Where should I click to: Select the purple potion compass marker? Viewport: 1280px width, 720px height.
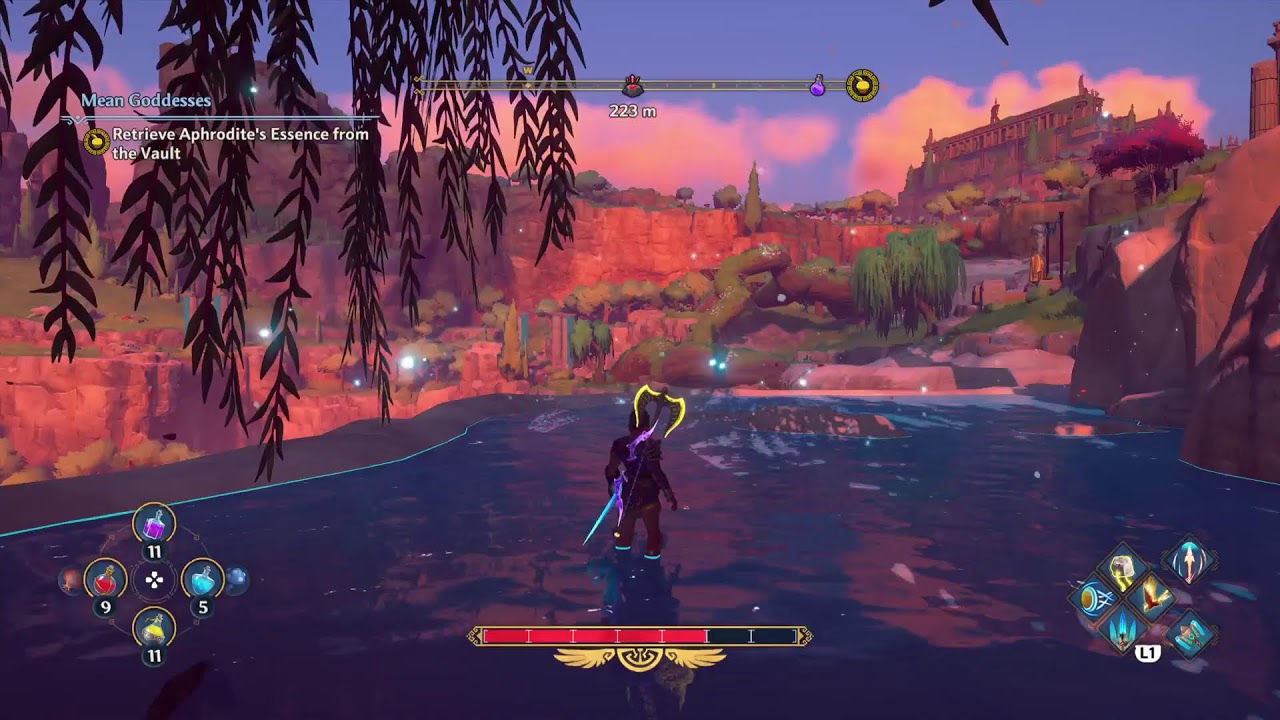(817, 85)
